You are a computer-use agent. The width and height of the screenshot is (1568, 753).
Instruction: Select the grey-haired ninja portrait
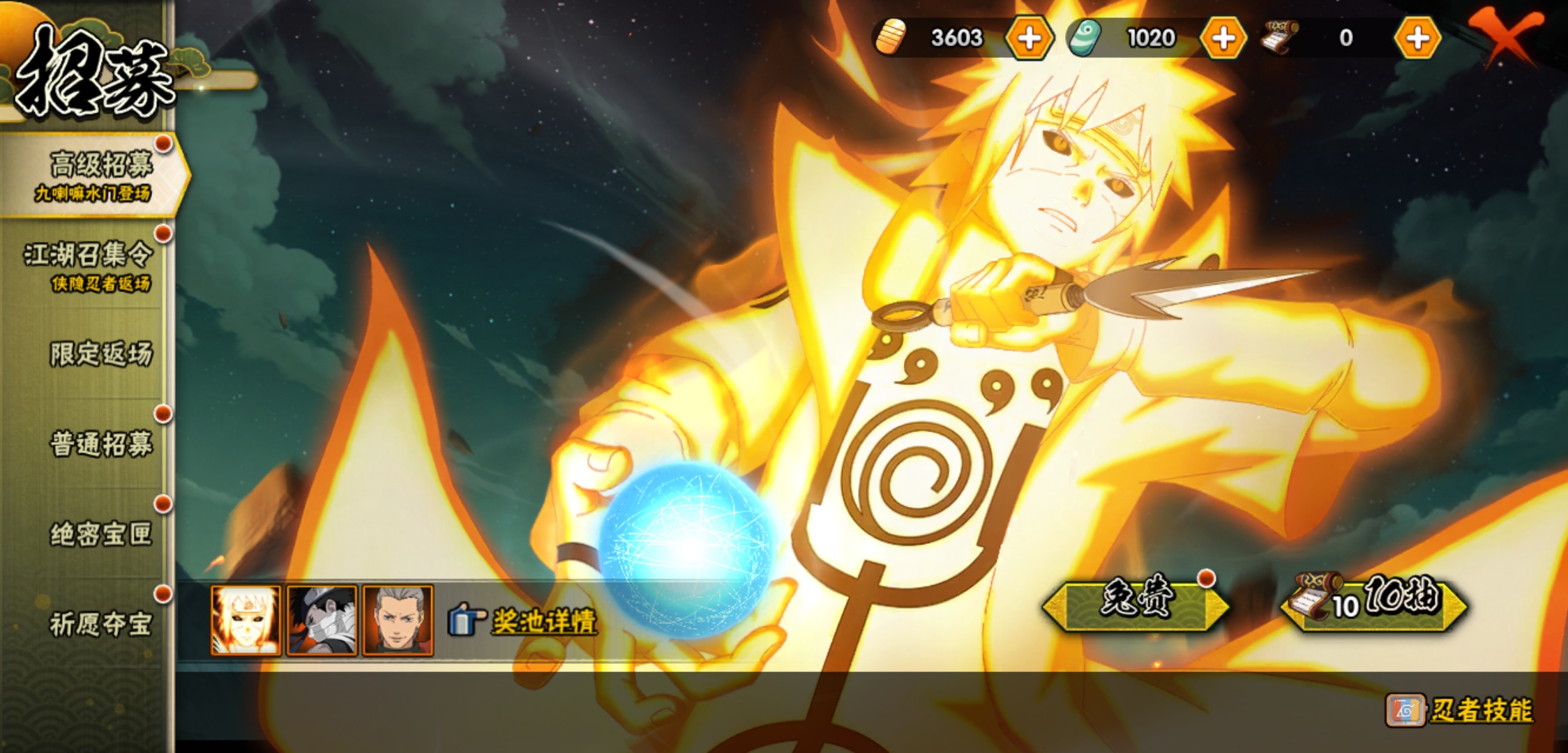(398, 621)
